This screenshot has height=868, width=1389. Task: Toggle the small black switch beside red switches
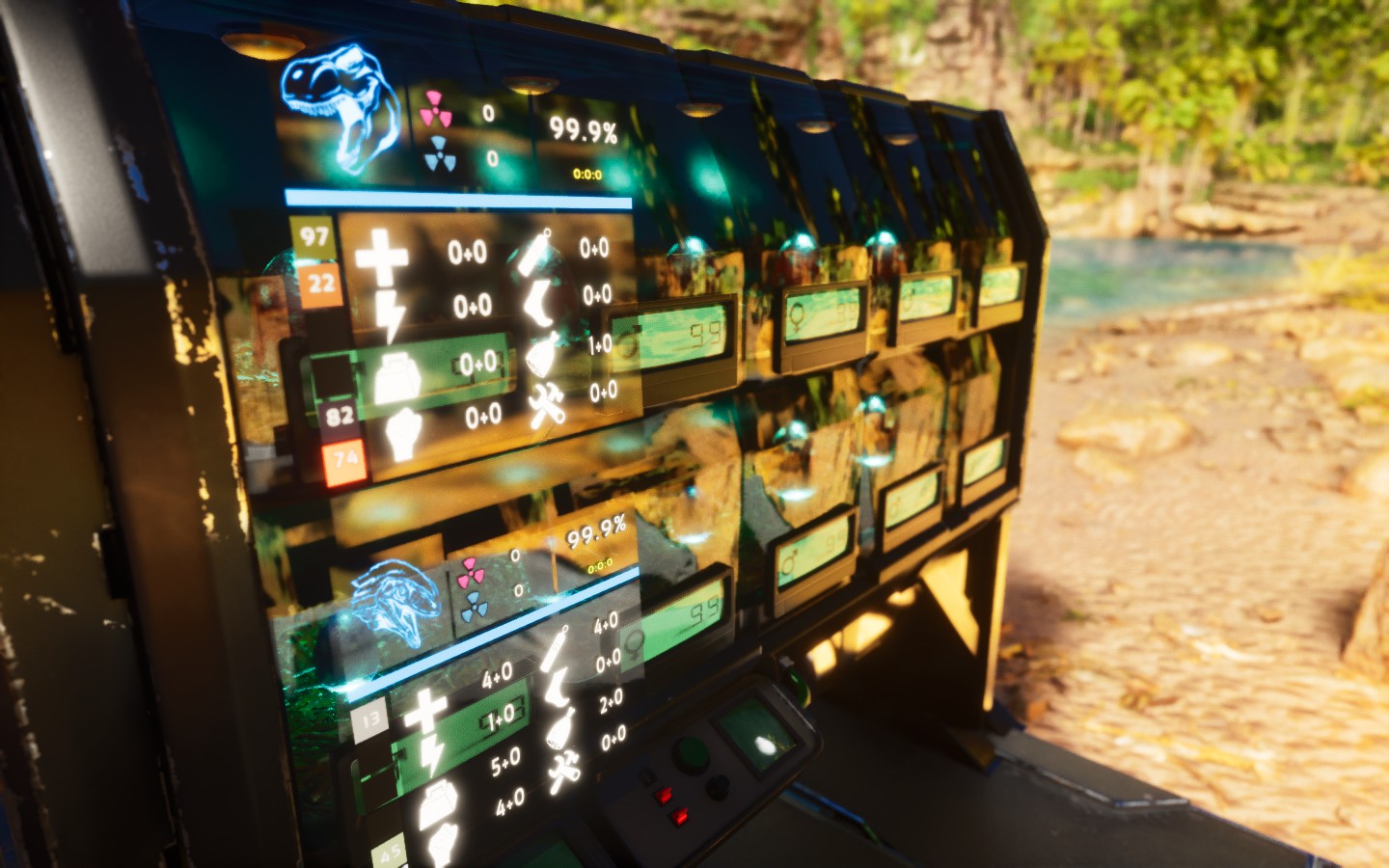[648, 777]
